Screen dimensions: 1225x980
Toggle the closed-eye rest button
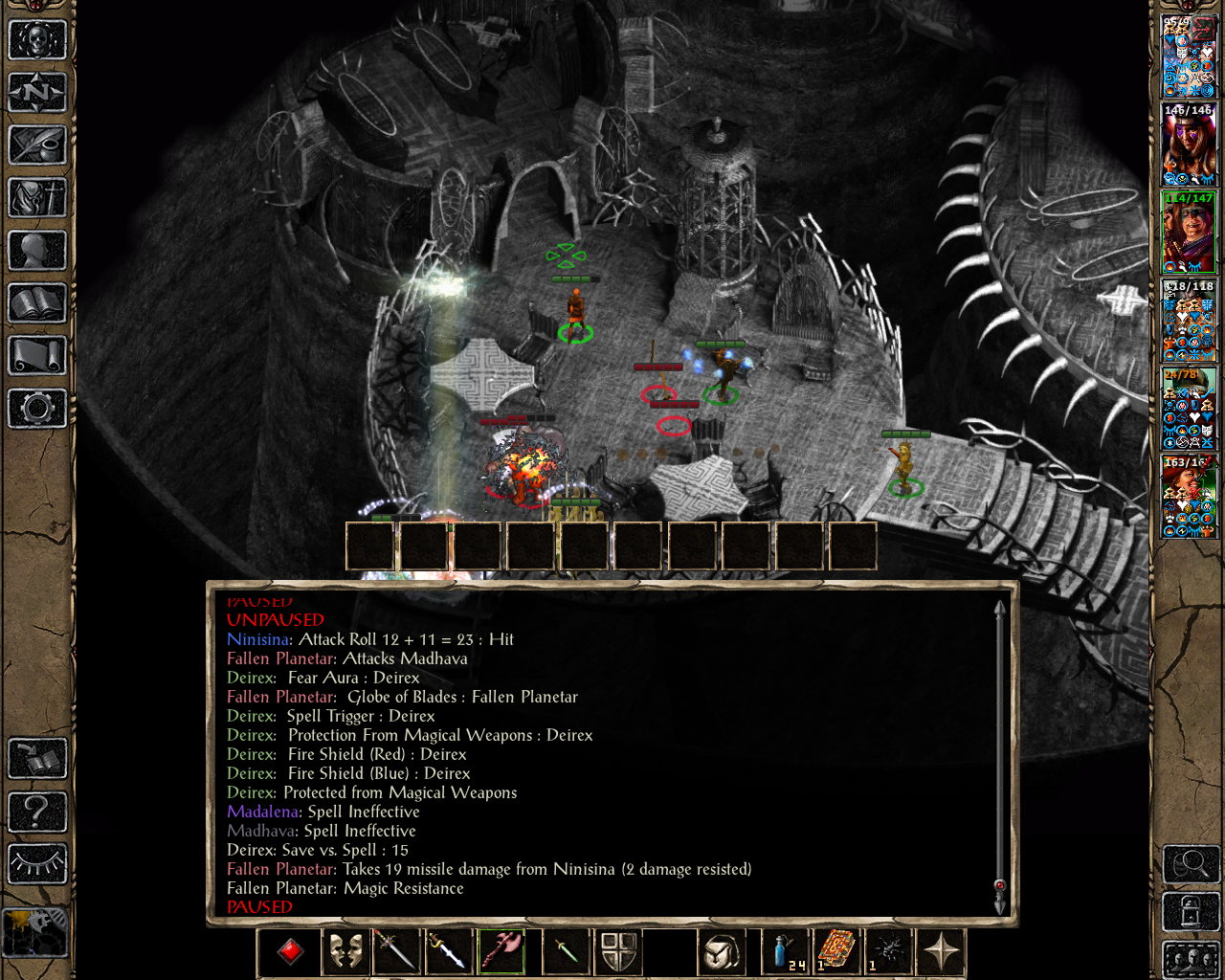pos(37,864)
